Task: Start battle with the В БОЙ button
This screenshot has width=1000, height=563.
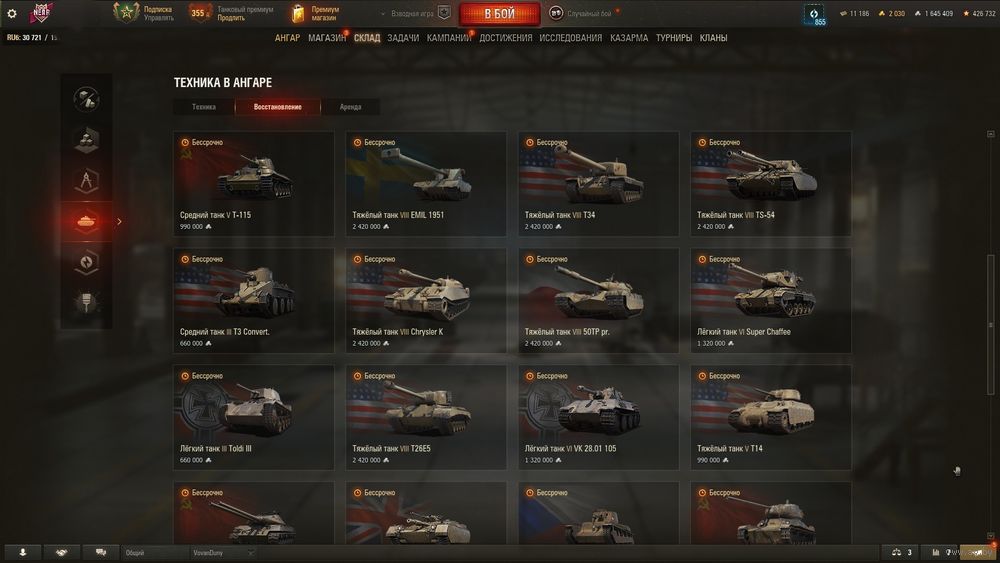Action: coord(499,14)
